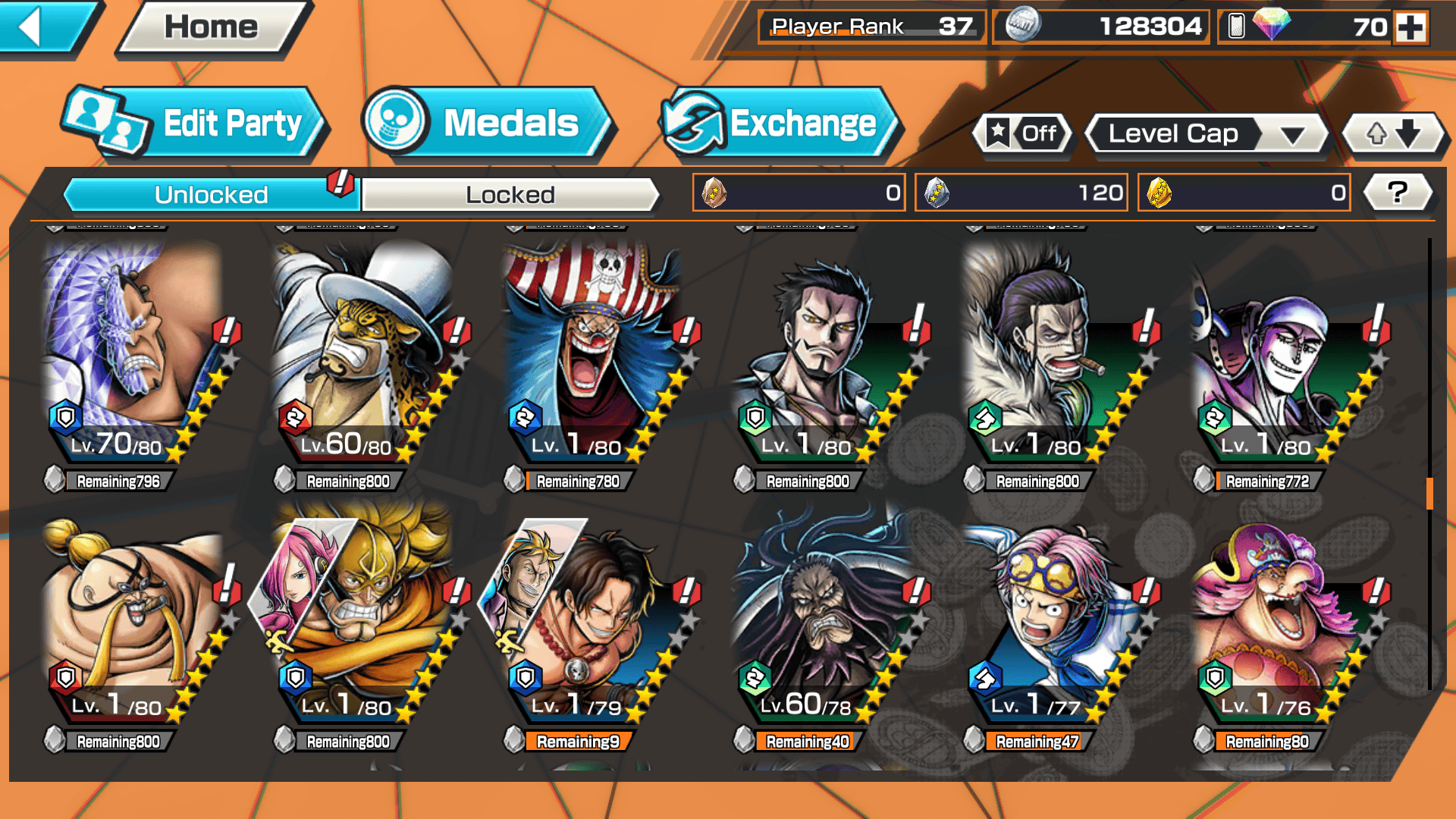Open the Level Cap sort dropdown

(x=1207, y=134)
